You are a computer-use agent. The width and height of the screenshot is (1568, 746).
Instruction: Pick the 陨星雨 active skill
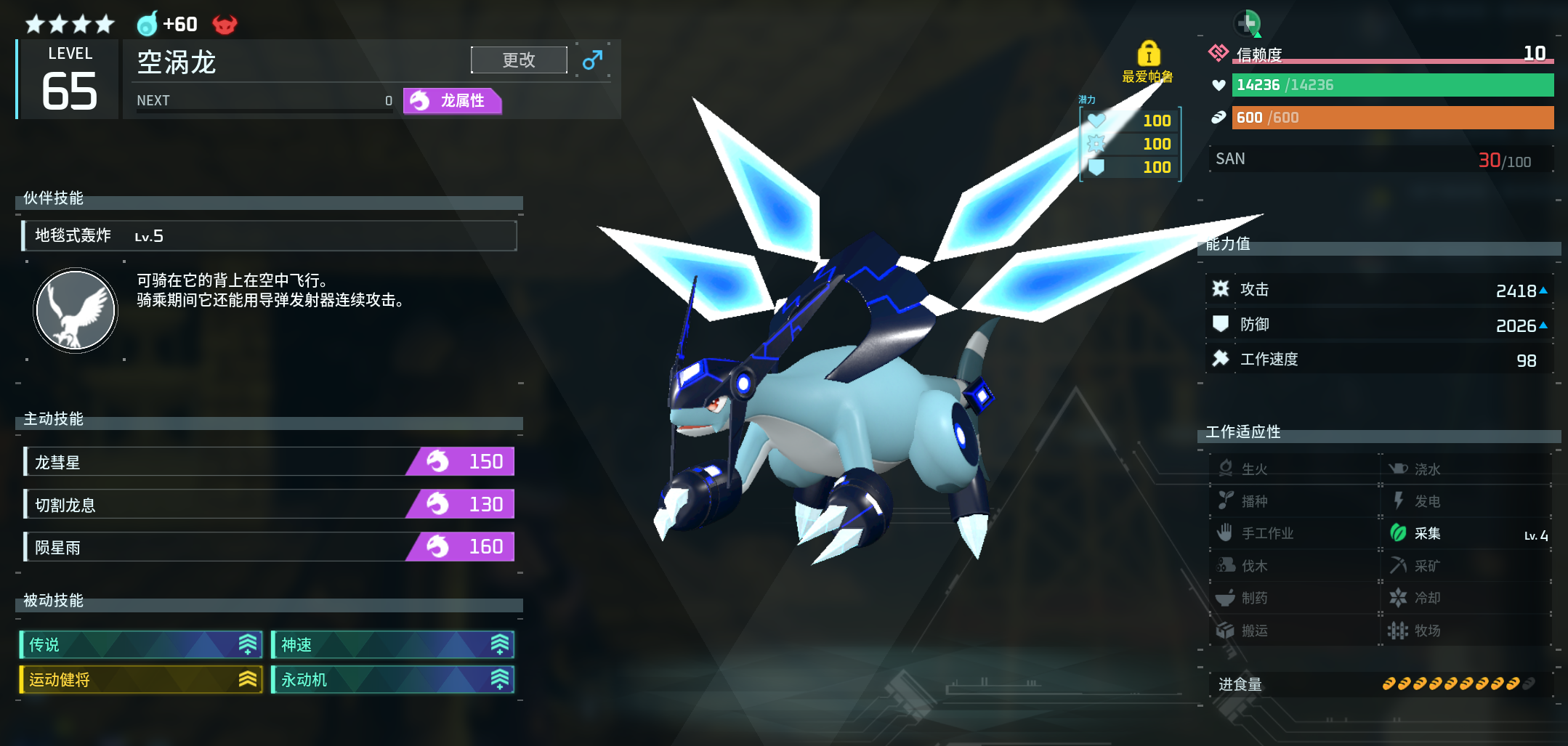point(269,547)
